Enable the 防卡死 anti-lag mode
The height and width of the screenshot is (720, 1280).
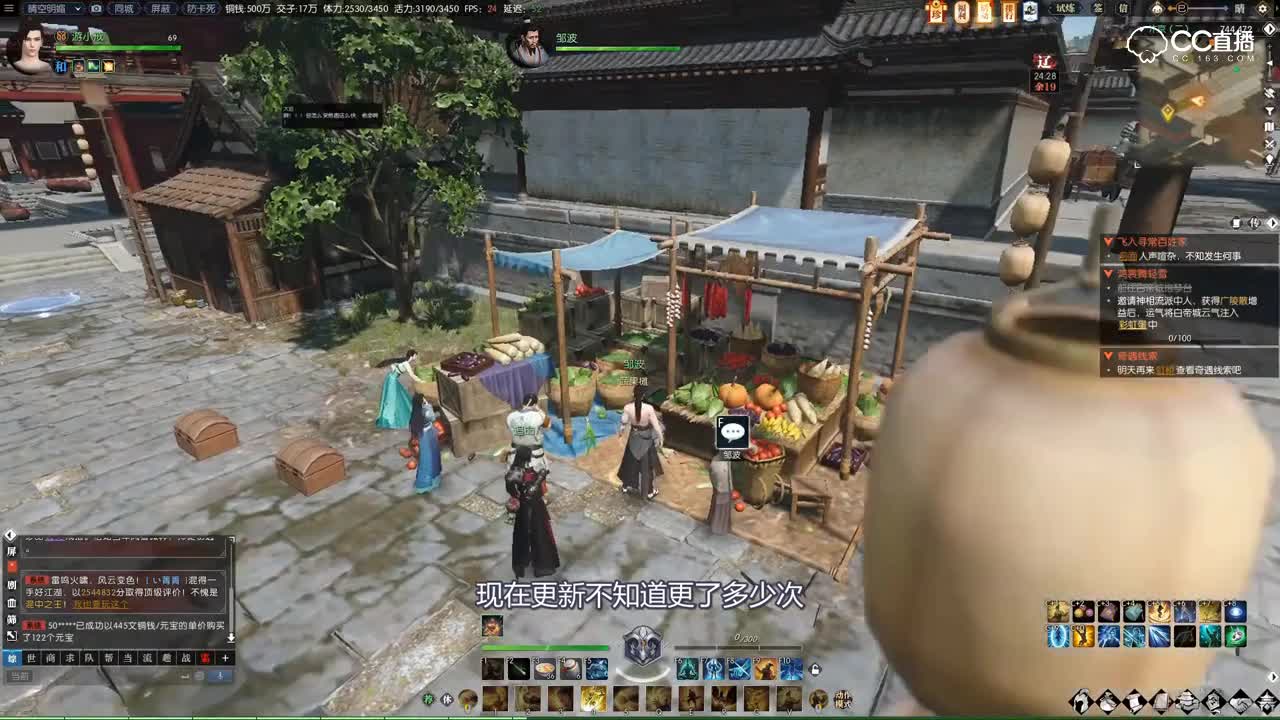point(200,9)
